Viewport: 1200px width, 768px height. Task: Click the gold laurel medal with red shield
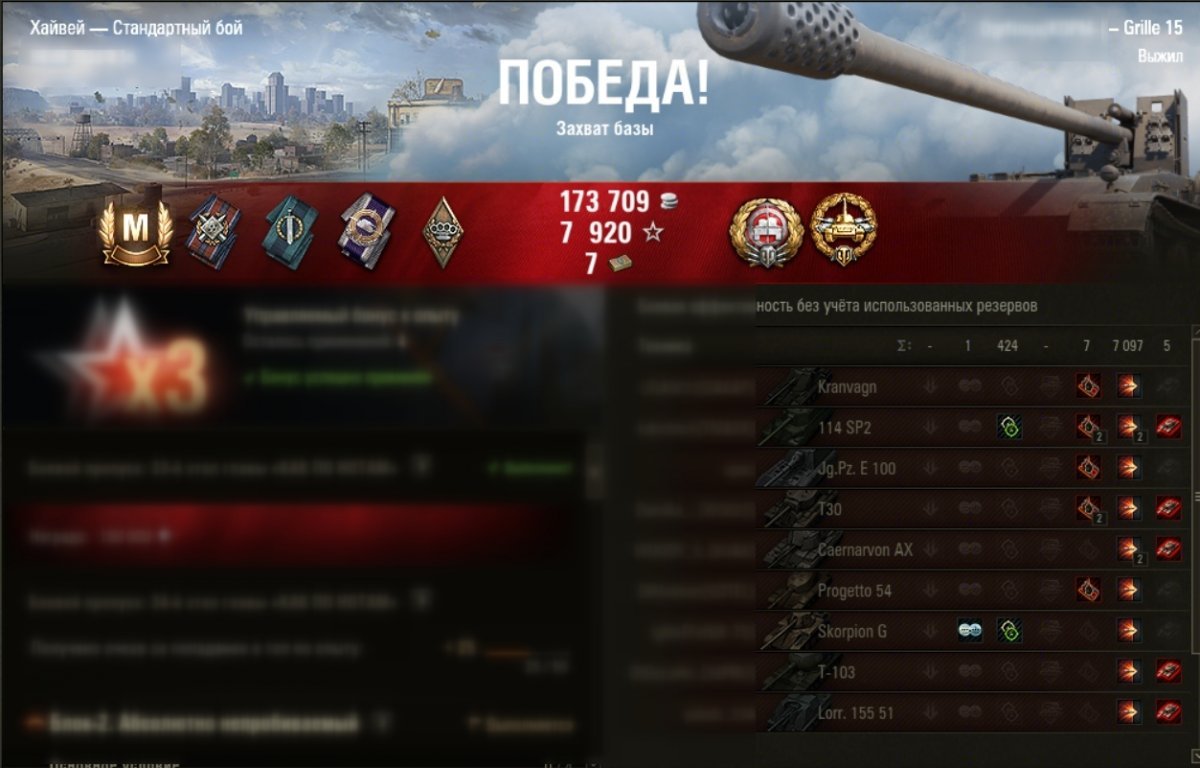[x=767, y=232]
